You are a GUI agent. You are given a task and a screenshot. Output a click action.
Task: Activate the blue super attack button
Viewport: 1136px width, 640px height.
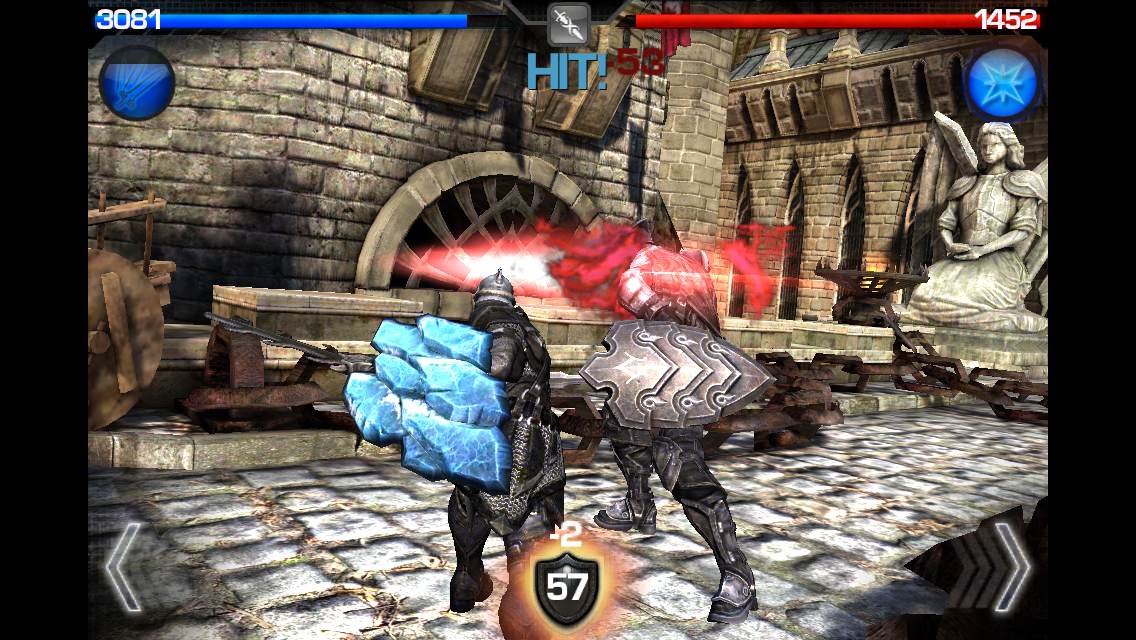[137, 83]
